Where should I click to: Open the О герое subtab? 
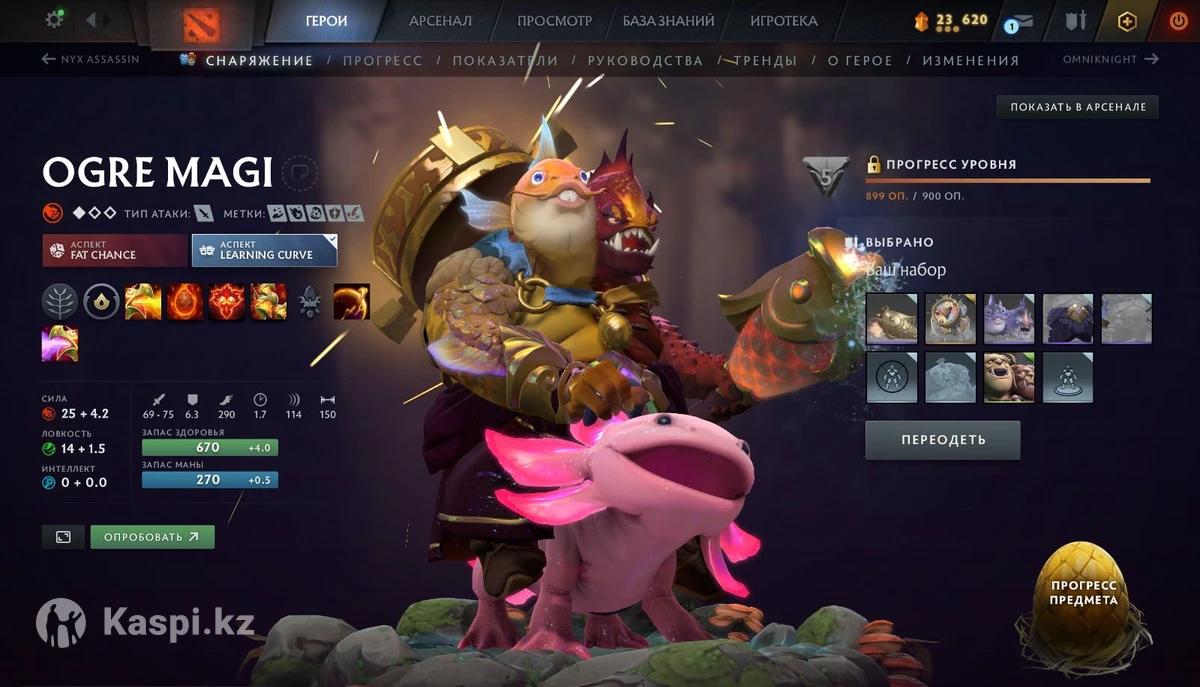(859, 60)
